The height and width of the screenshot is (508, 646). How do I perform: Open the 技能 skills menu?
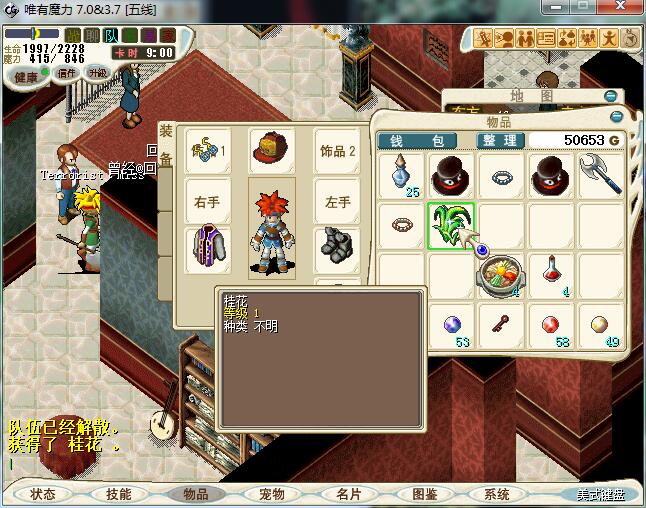tap(119, 494)
